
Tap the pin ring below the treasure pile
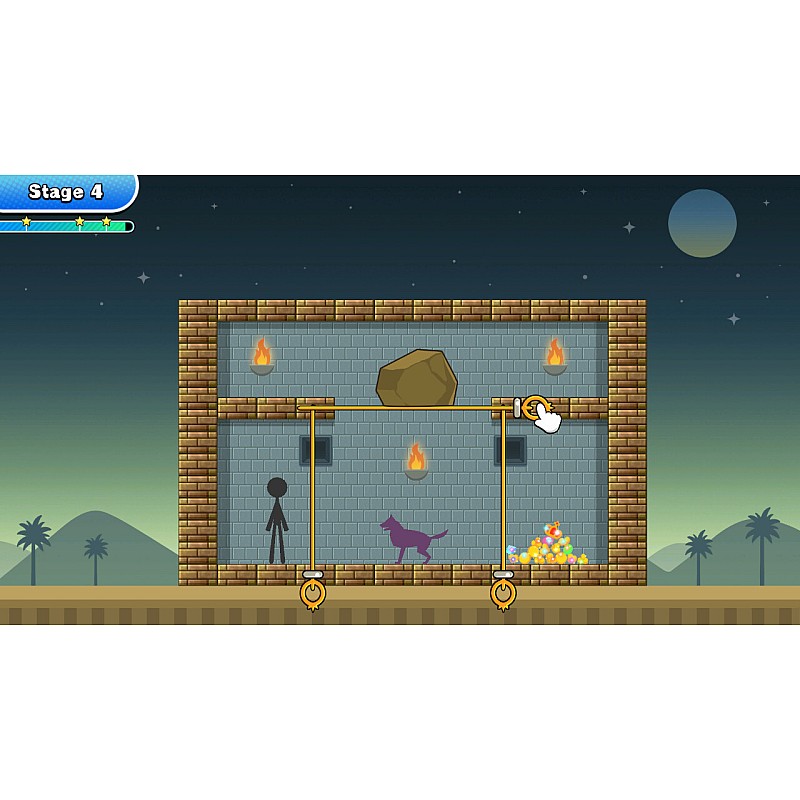coord(503,593)
